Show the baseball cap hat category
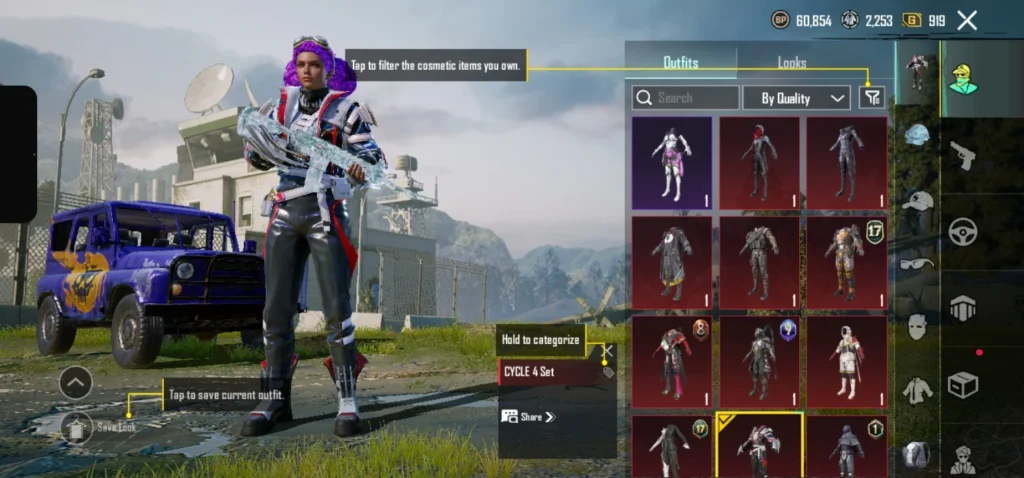Image resolution: width=1024 pixels, height=478 pixels. [917, 200]
